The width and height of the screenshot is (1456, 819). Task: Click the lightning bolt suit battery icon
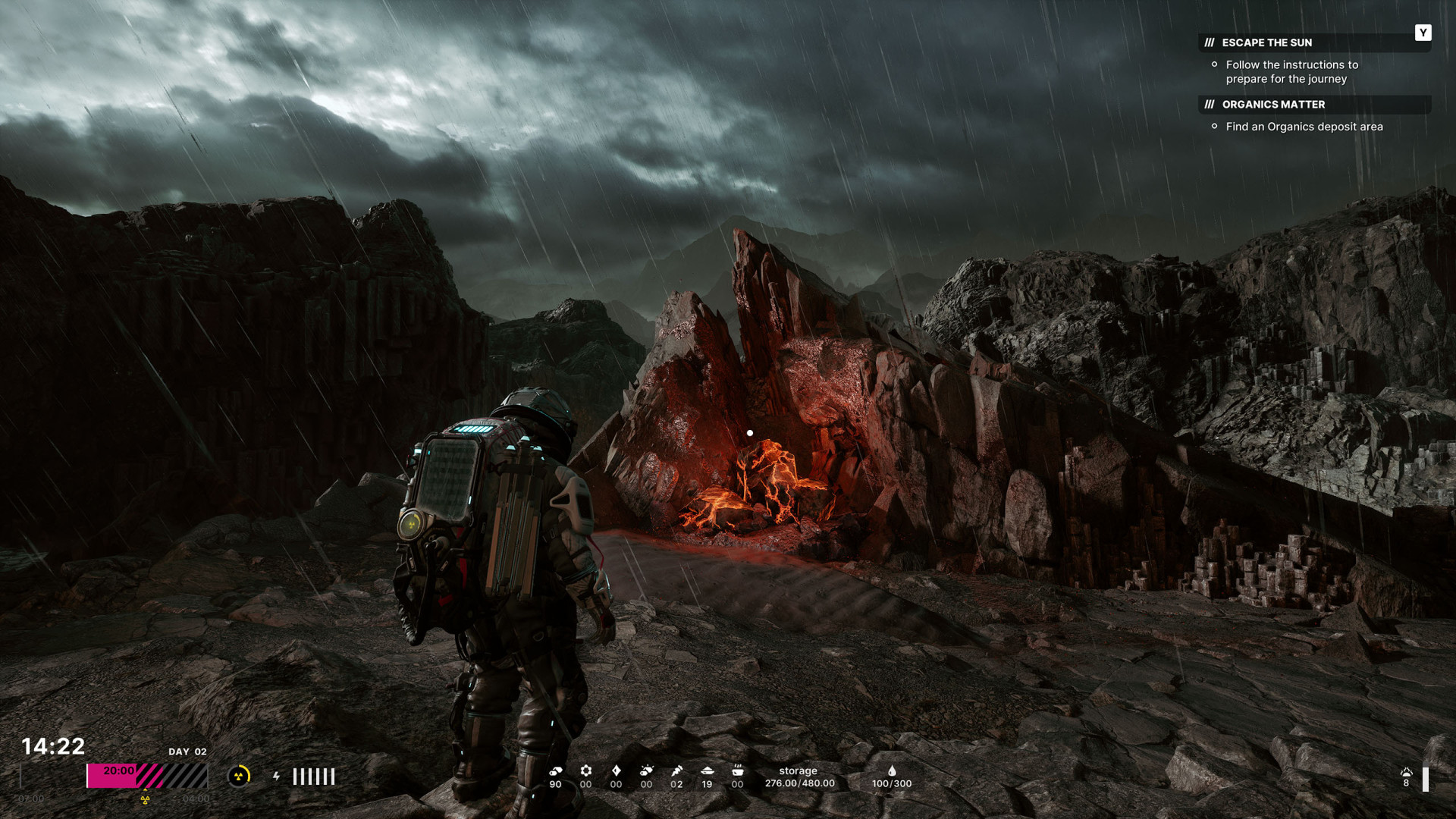[x=276, y=777]
